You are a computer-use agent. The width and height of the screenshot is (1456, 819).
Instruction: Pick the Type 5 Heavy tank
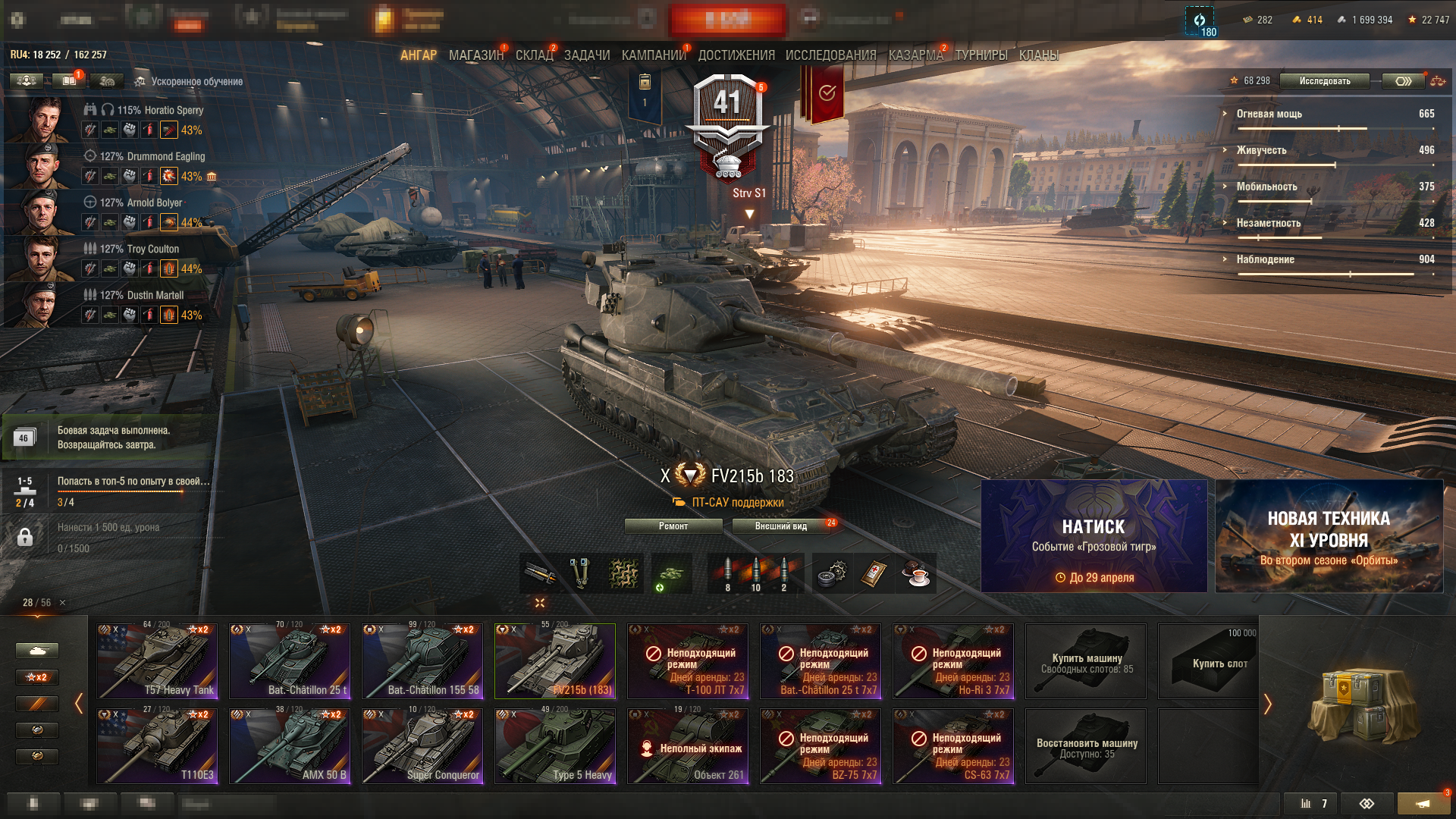pos(555,746)
